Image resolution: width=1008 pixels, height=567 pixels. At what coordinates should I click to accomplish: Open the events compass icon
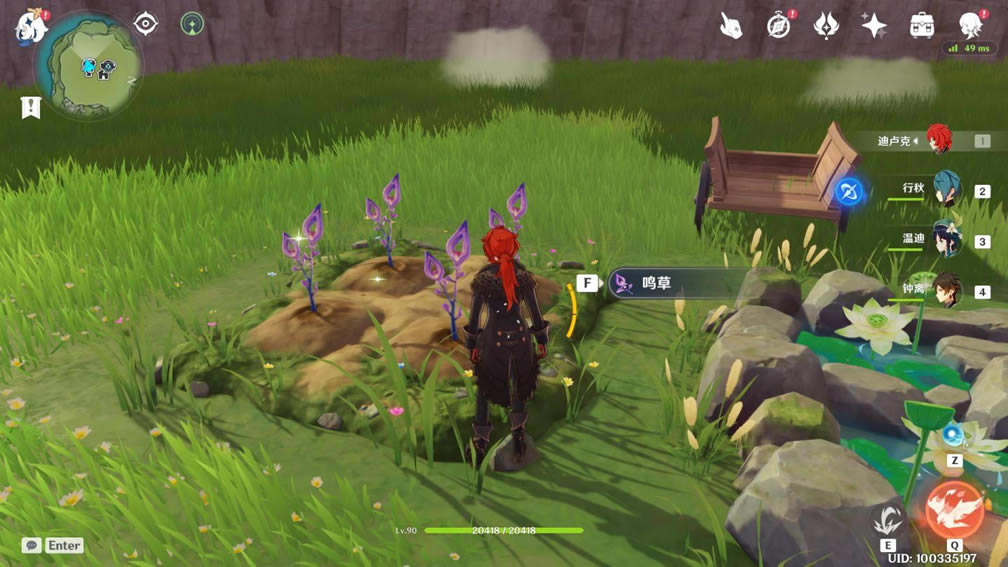[x=779, y=26]
